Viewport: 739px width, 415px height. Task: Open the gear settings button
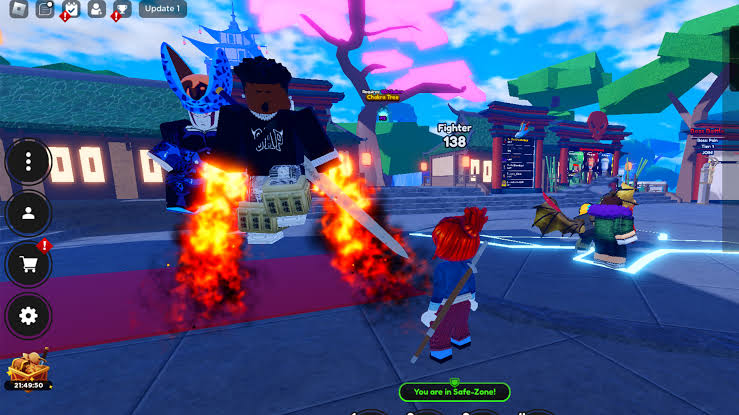click(x=28, y=316)
